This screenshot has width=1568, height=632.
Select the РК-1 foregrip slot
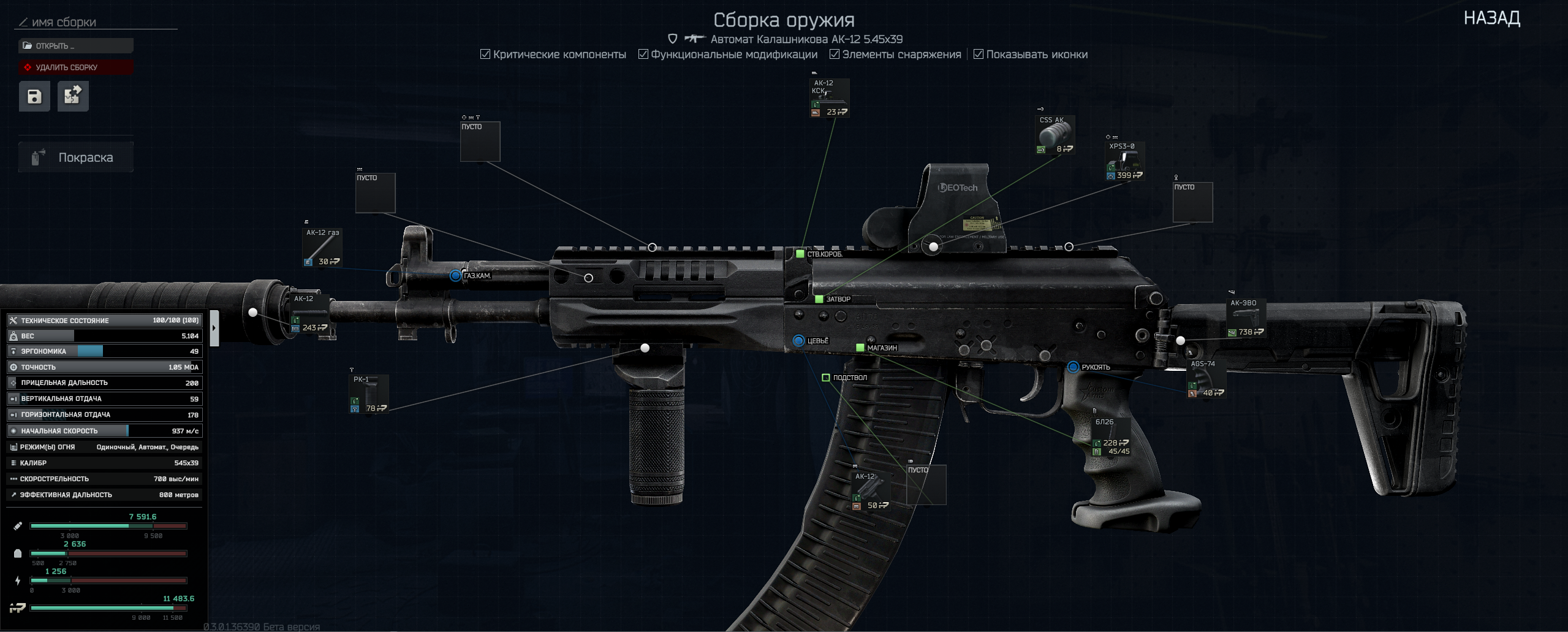(369, 394)
